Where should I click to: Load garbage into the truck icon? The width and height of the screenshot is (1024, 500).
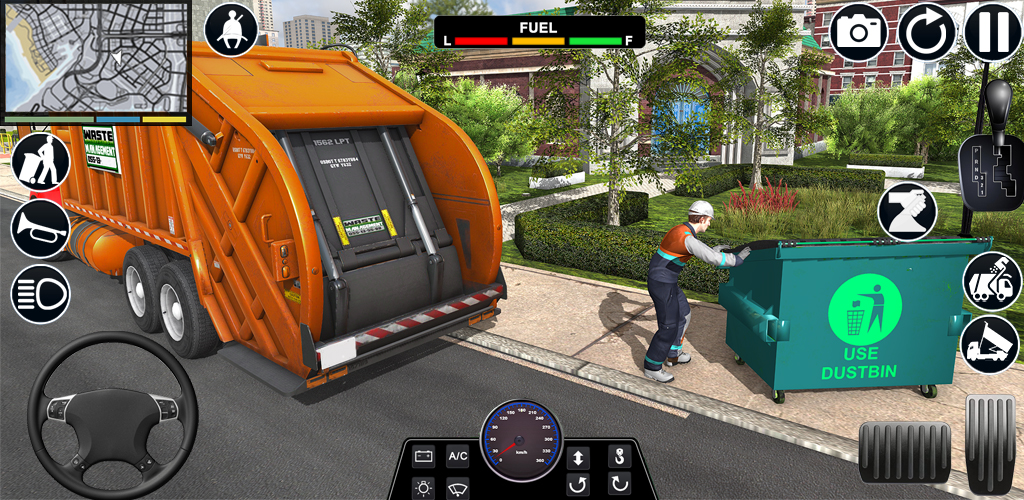pyautogui.click(x=991, y=280)
